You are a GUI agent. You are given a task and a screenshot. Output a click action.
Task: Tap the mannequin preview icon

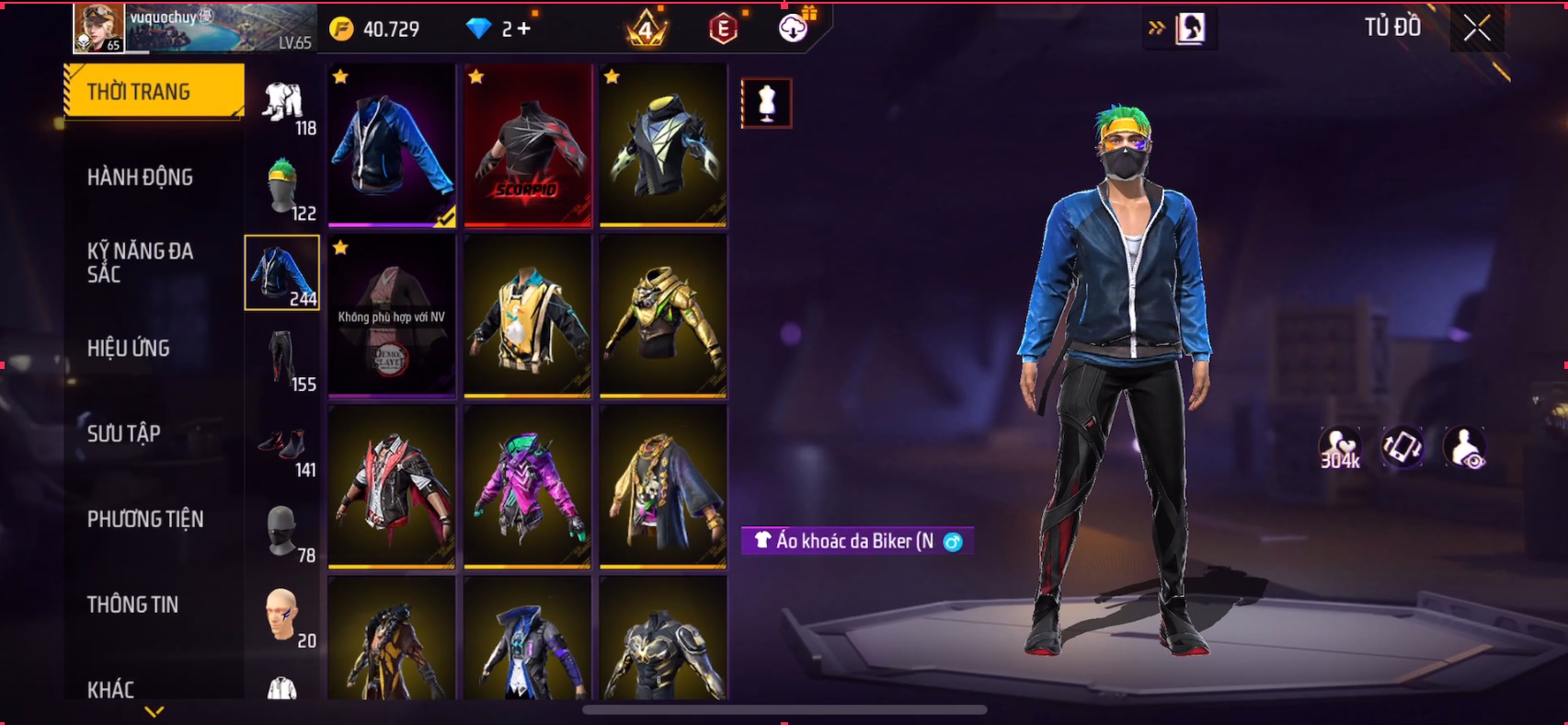pyautogui.click(x=766, y=103)
